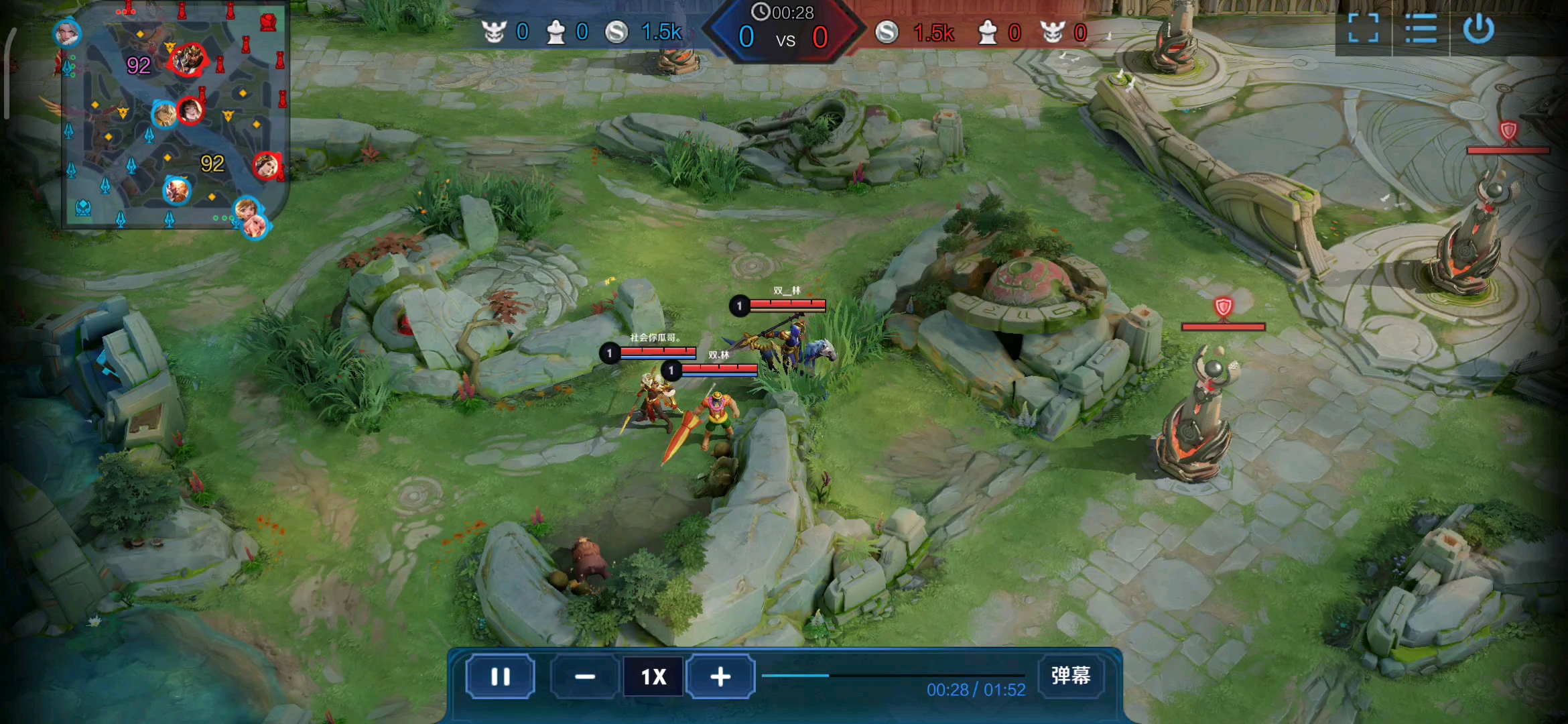Exit the replay with the power icon
Viewport: 1568px width, 724px height.
pos(1478,29)
